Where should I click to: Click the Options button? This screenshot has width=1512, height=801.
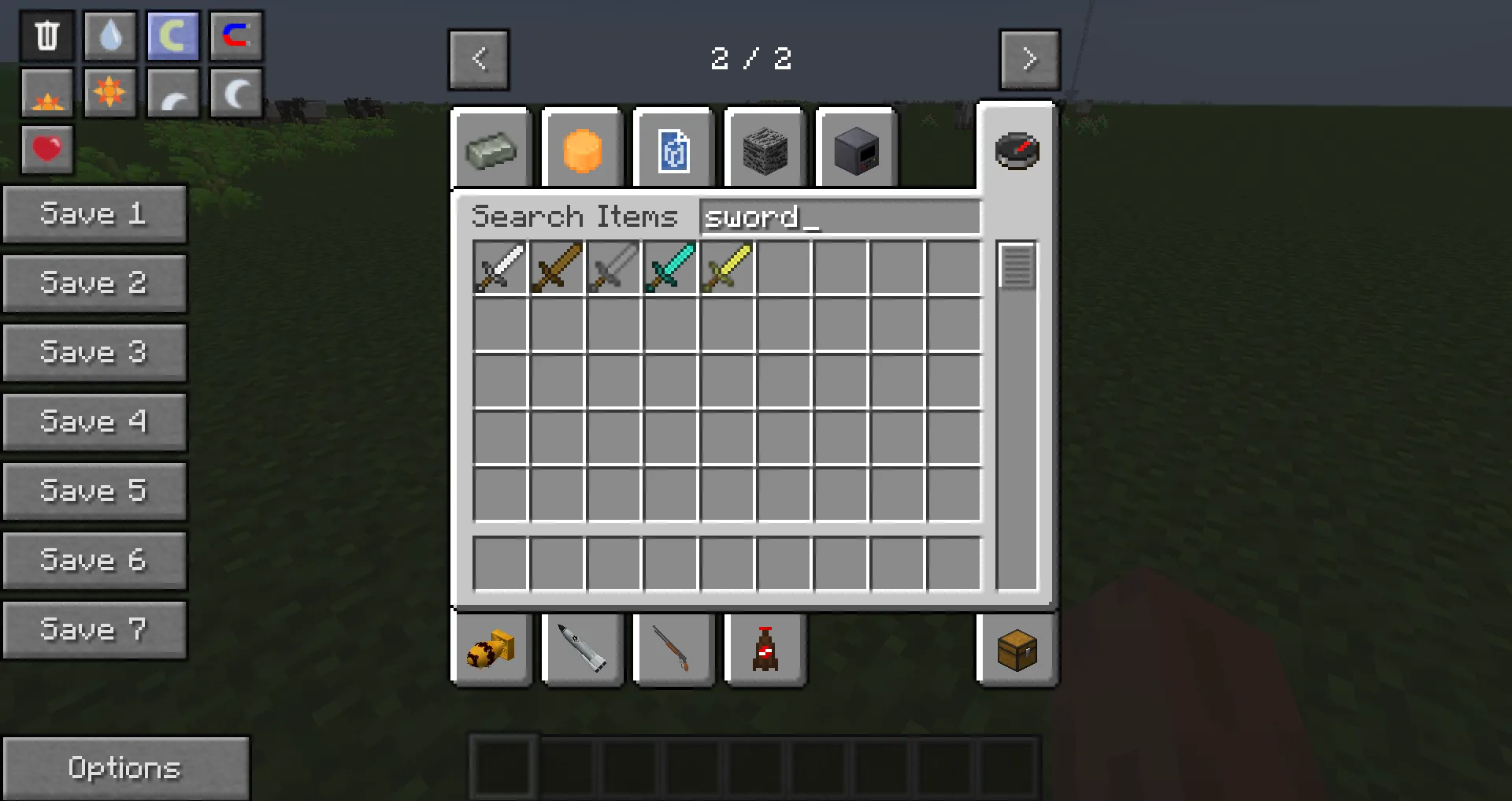[125, 766]
